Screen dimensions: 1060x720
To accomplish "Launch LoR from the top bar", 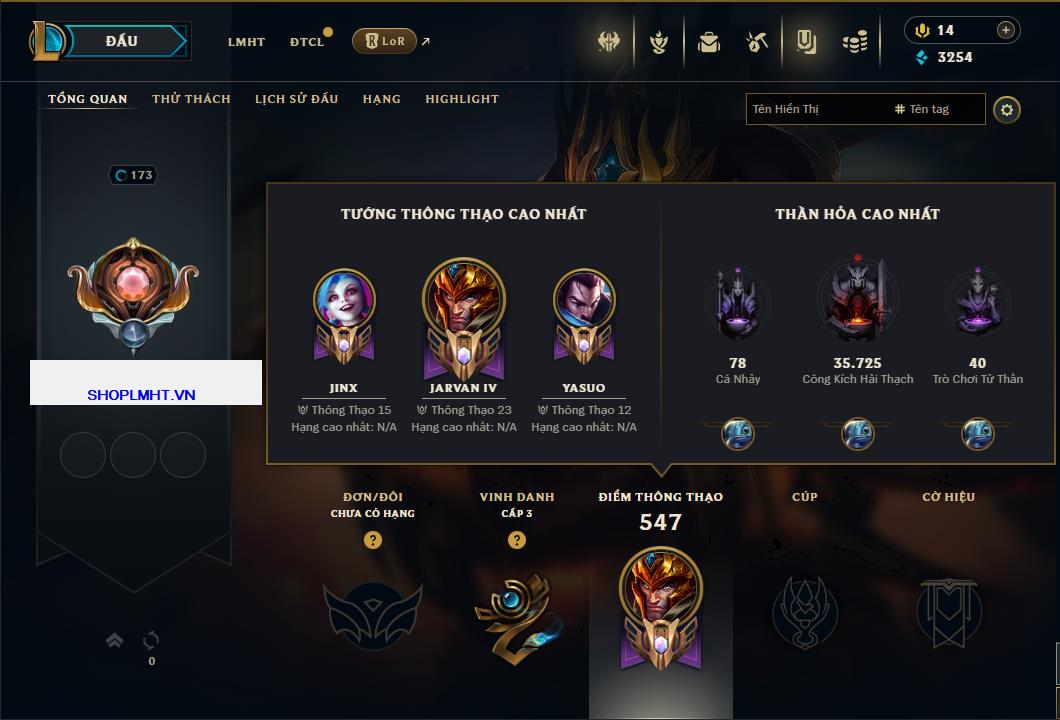I will [x=384, y=41].
